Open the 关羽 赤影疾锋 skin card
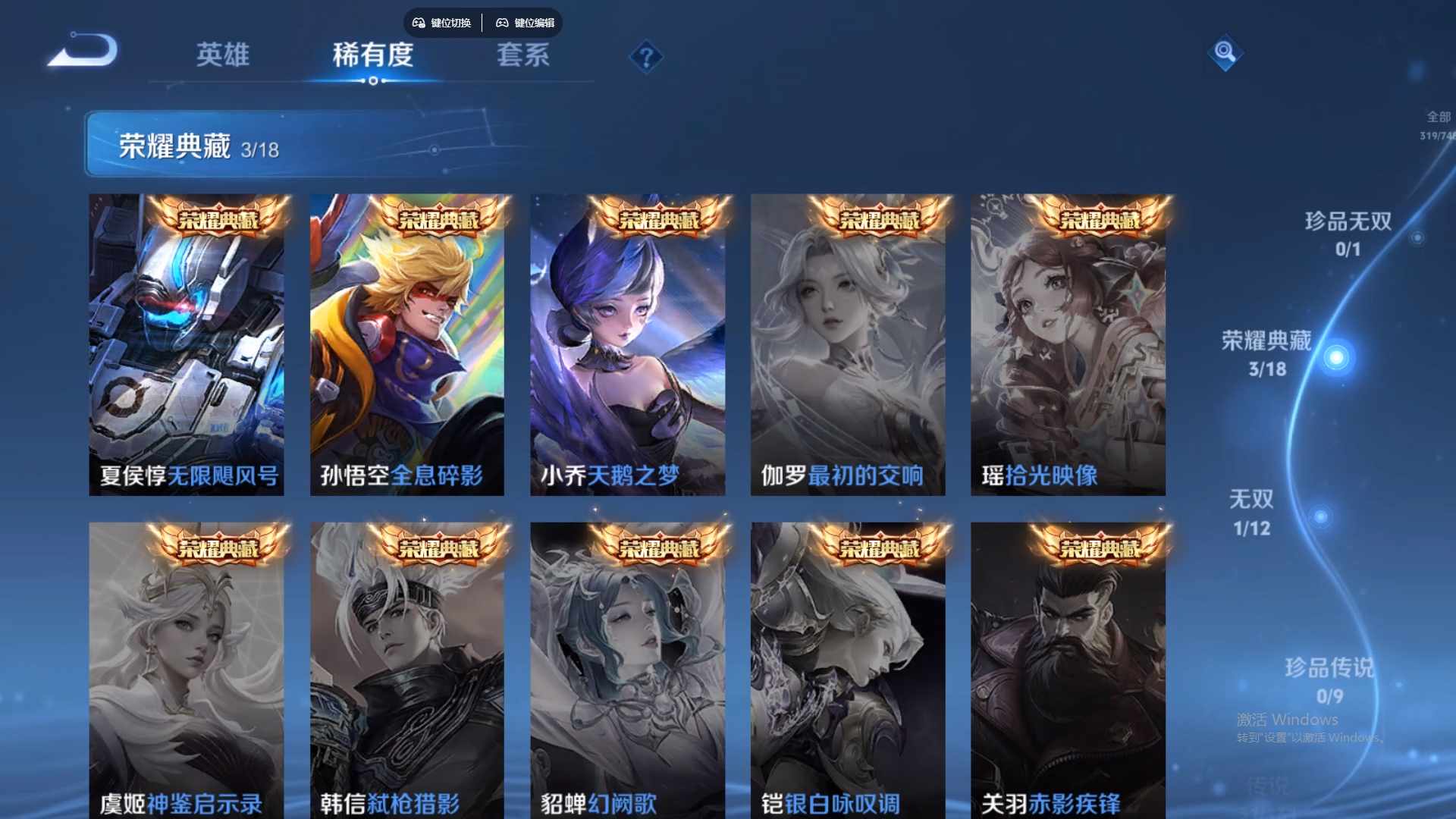 [1068, 671]
